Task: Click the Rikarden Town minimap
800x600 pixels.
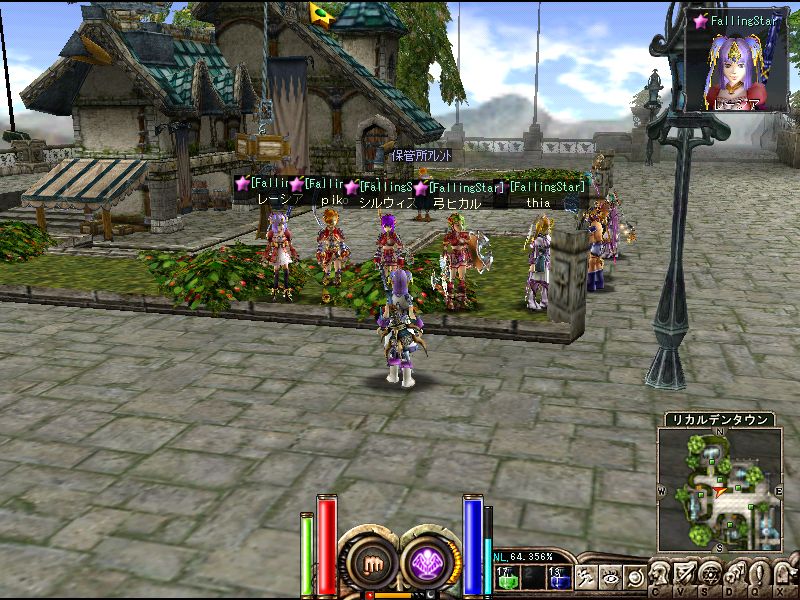Action: pos(720,489)
